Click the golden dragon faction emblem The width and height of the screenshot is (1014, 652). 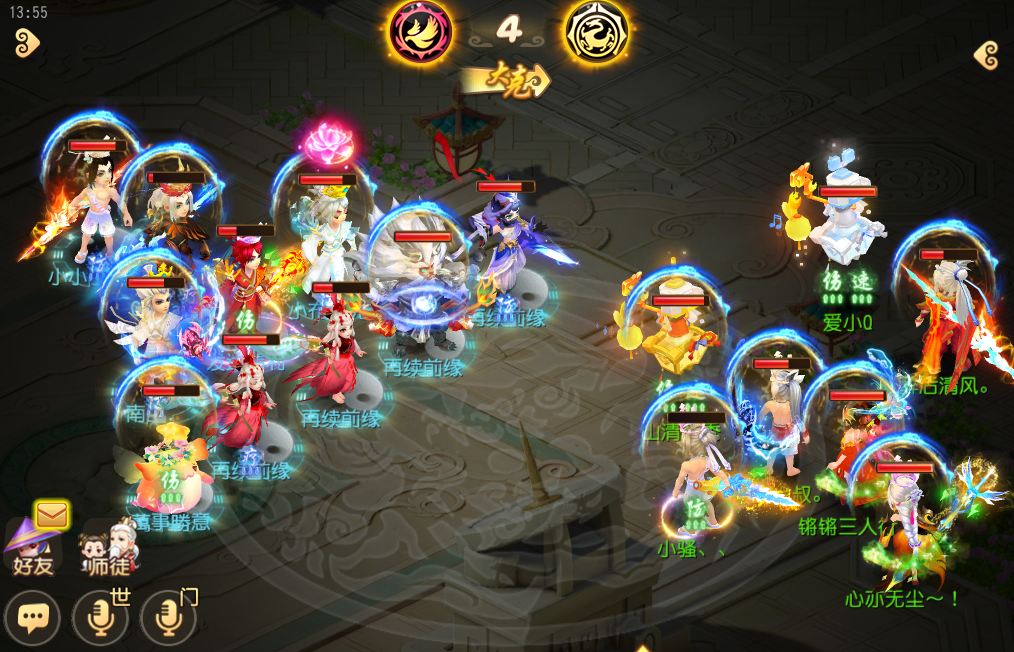point(597,31)
